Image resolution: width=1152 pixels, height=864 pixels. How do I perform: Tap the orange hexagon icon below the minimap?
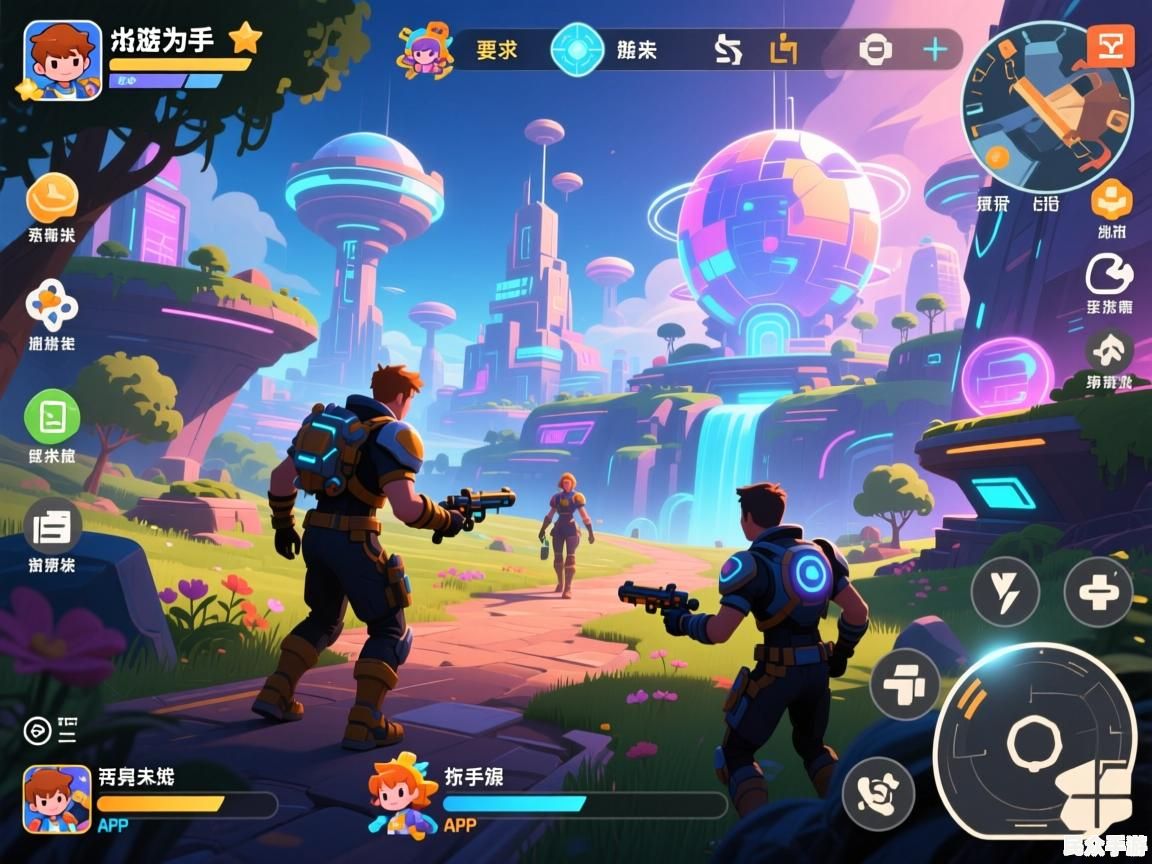(x=1110, y=200)
